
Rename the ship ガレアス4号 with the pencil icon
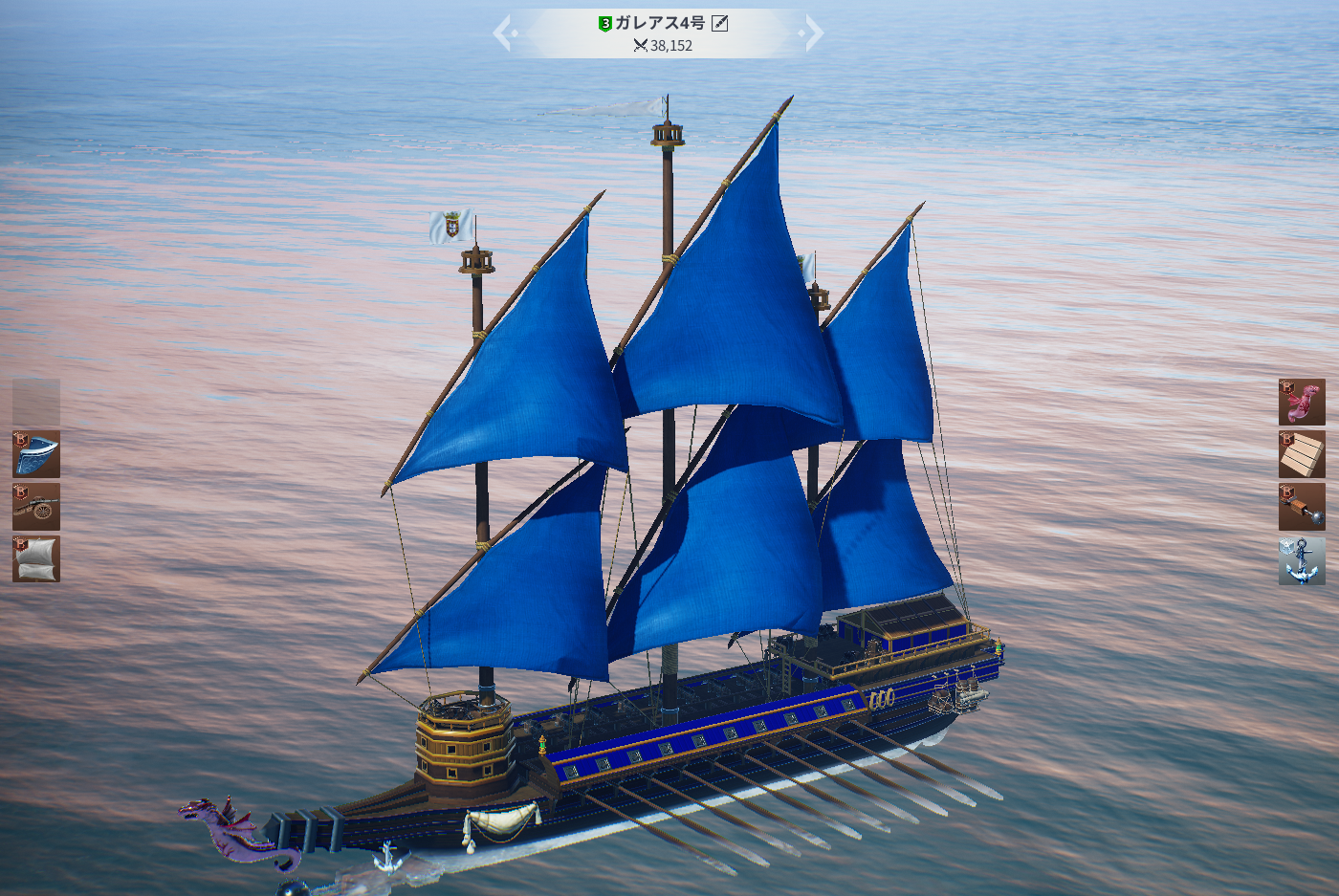(720, 23)
